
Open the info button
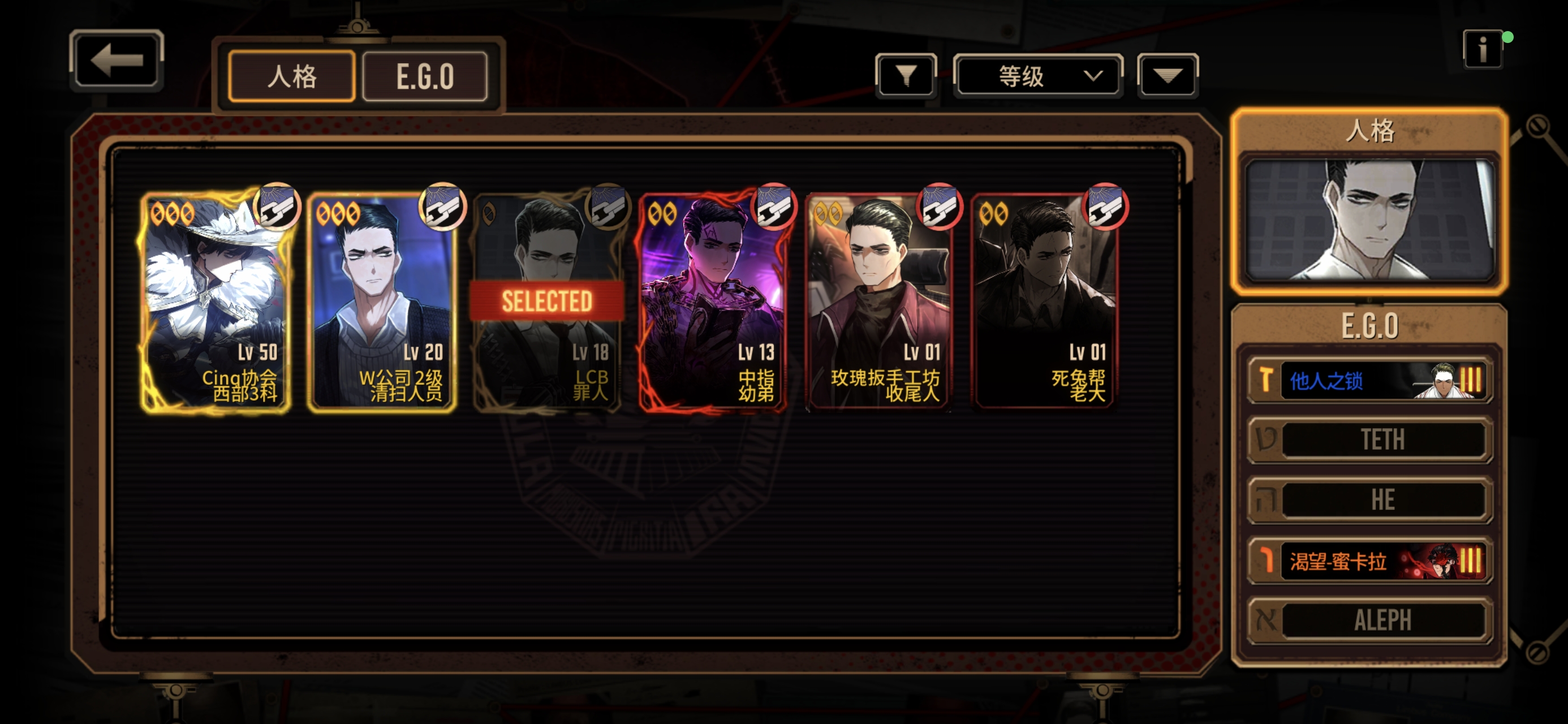[1482, 49]
